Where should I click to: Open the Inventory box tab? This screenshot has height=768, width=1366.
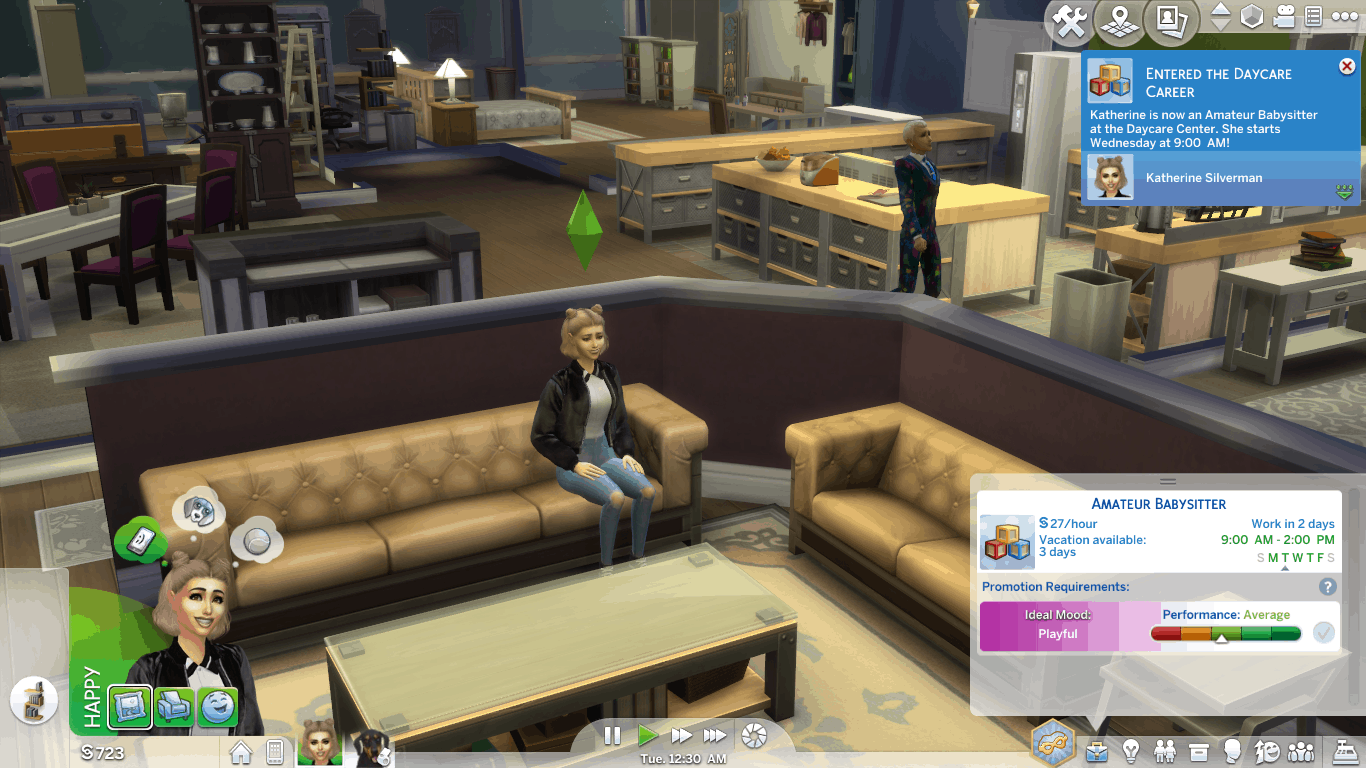(1199, 750)
